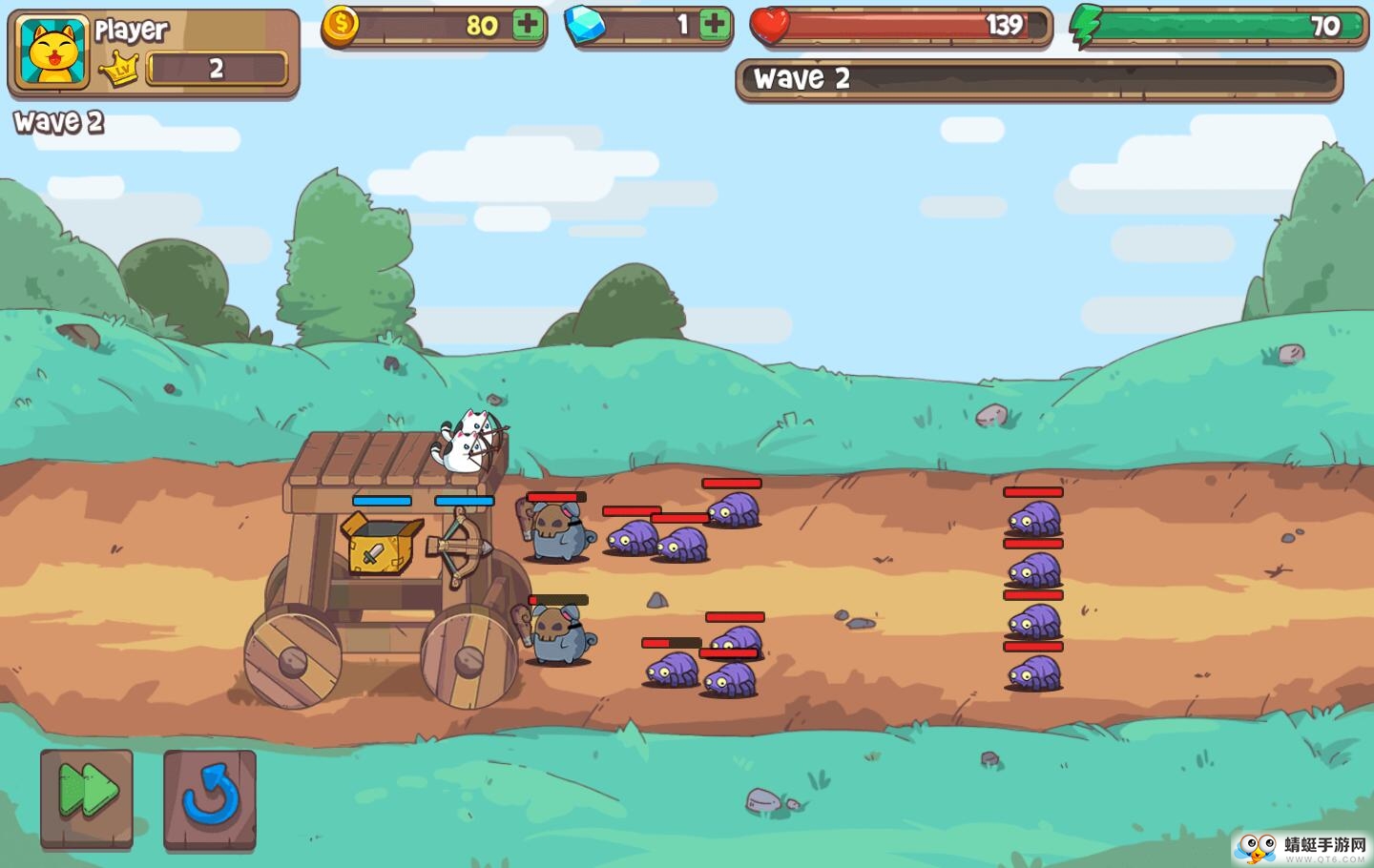Add more gold coins with plus button

coord(528,25)
